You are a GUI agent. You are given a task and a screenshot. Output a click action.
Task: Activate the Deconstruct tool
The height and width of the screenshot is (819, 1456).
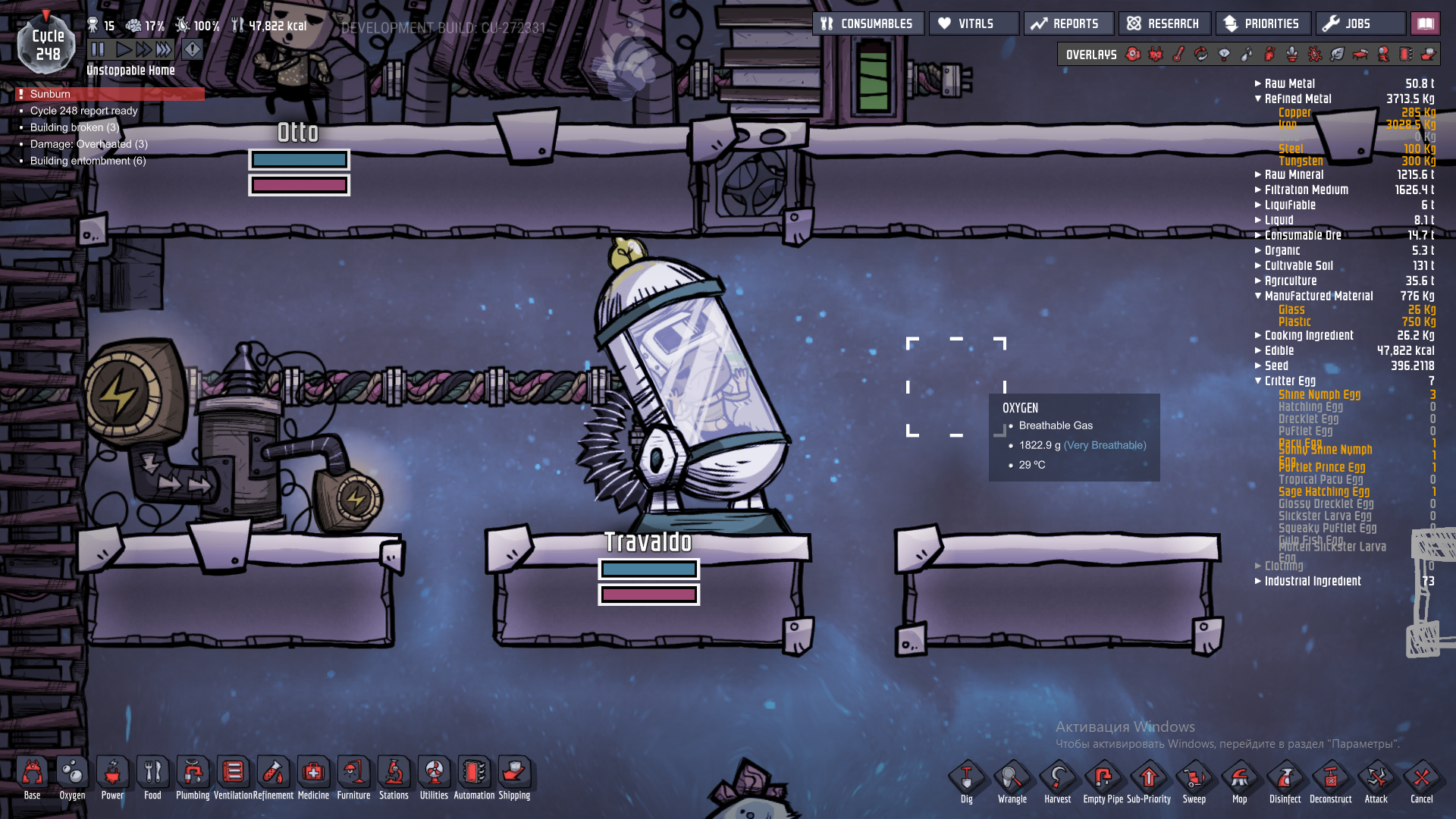click(x=1330, y=781)
